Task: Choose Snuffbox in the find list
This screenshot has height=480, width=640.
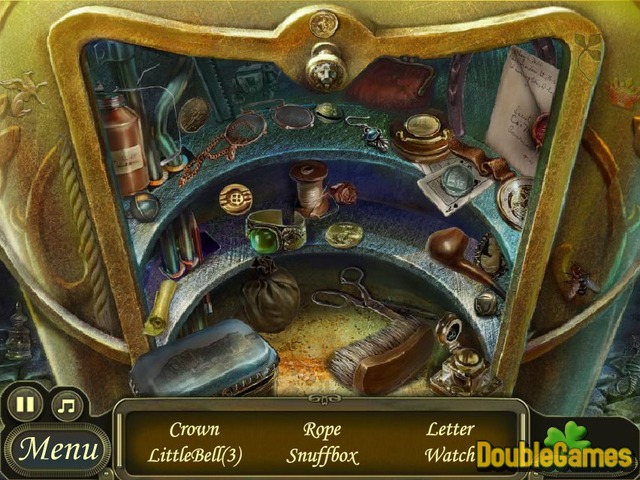Action: [321, 455]
